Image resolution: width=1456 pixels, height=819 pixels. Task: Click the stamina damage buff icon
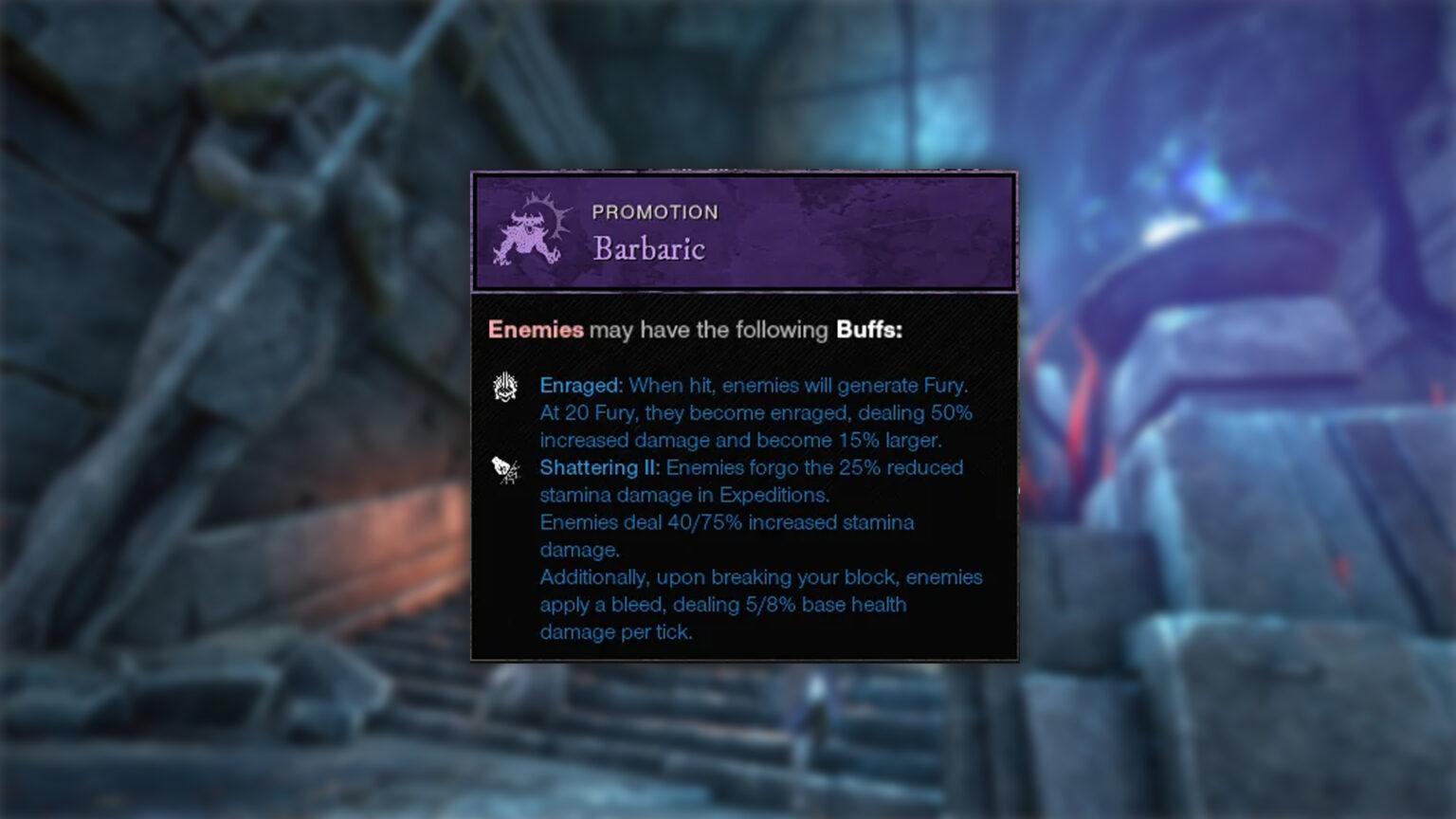click(x=506, y=468)
